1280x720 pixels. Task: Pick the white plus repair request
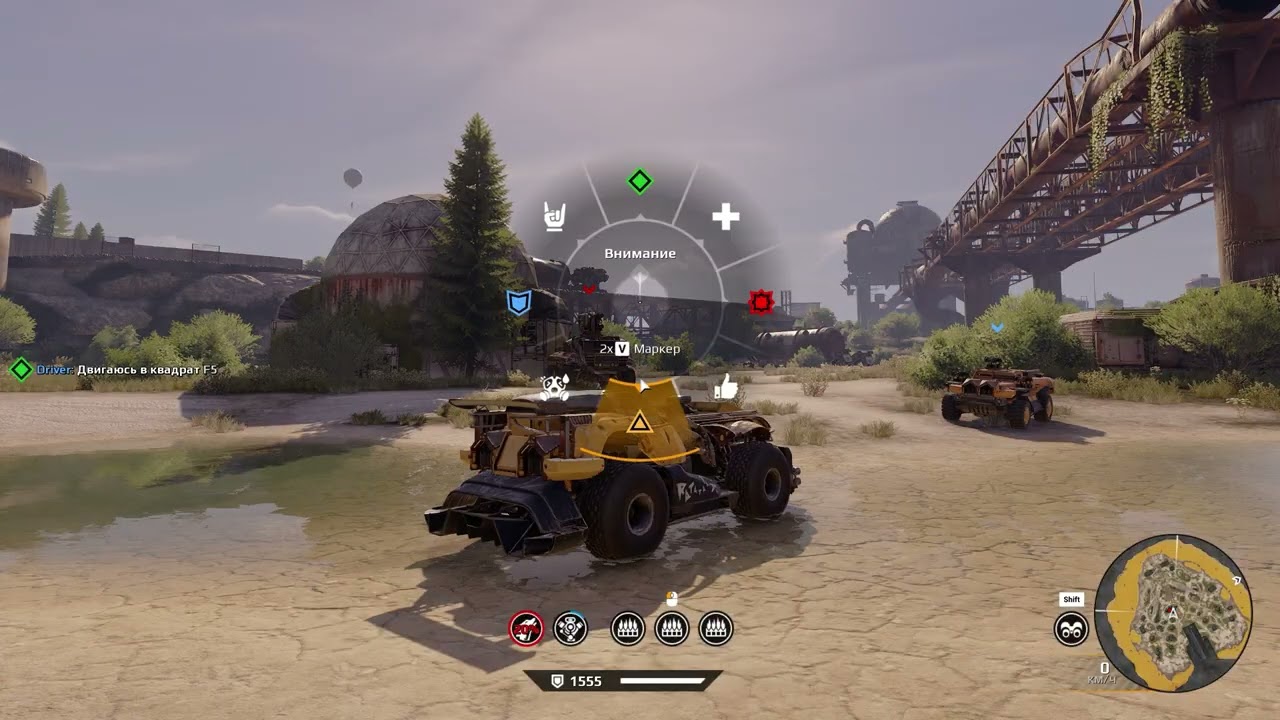(725, 216)
